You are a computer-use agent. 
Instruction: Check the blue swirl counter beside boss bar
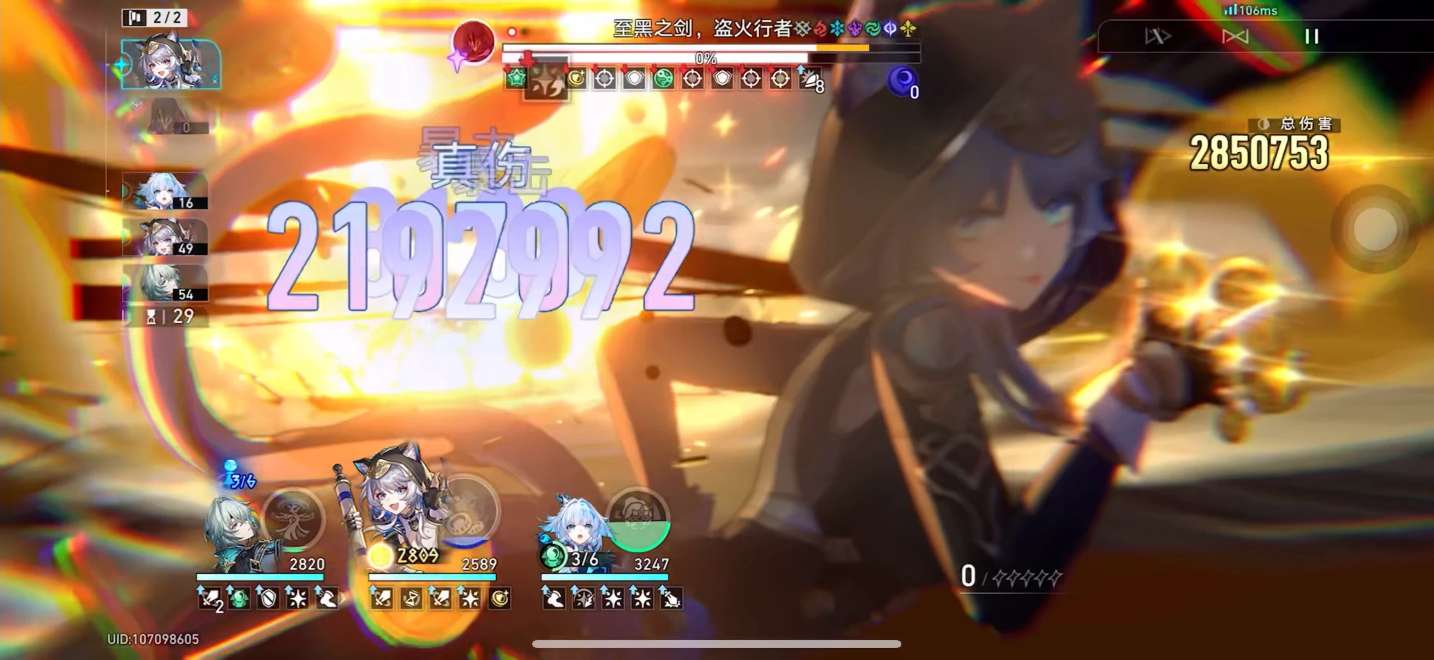[x=903, y=80]
